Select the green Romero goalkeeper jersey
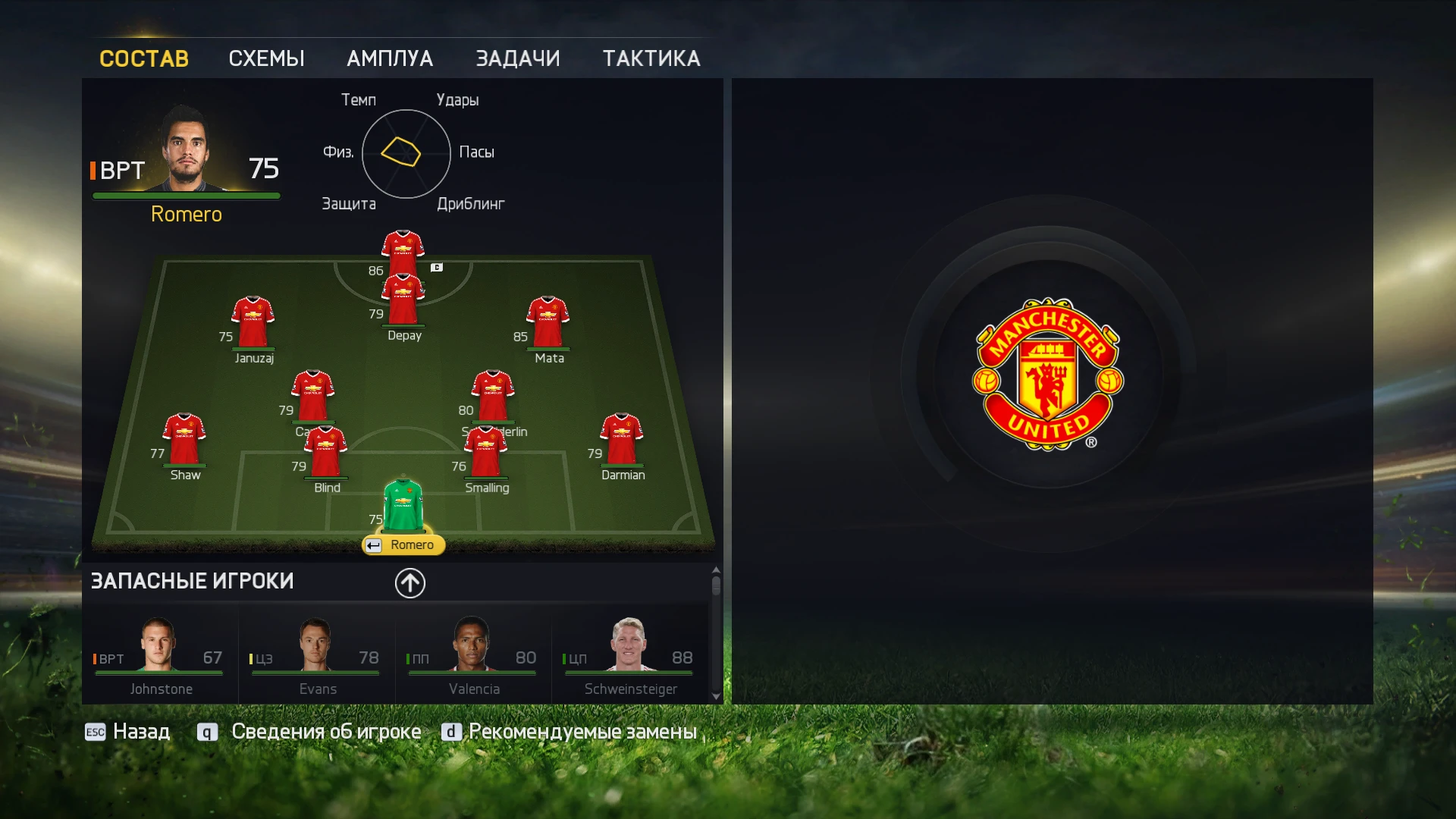 pyautogui.click(x=403, y=504)
